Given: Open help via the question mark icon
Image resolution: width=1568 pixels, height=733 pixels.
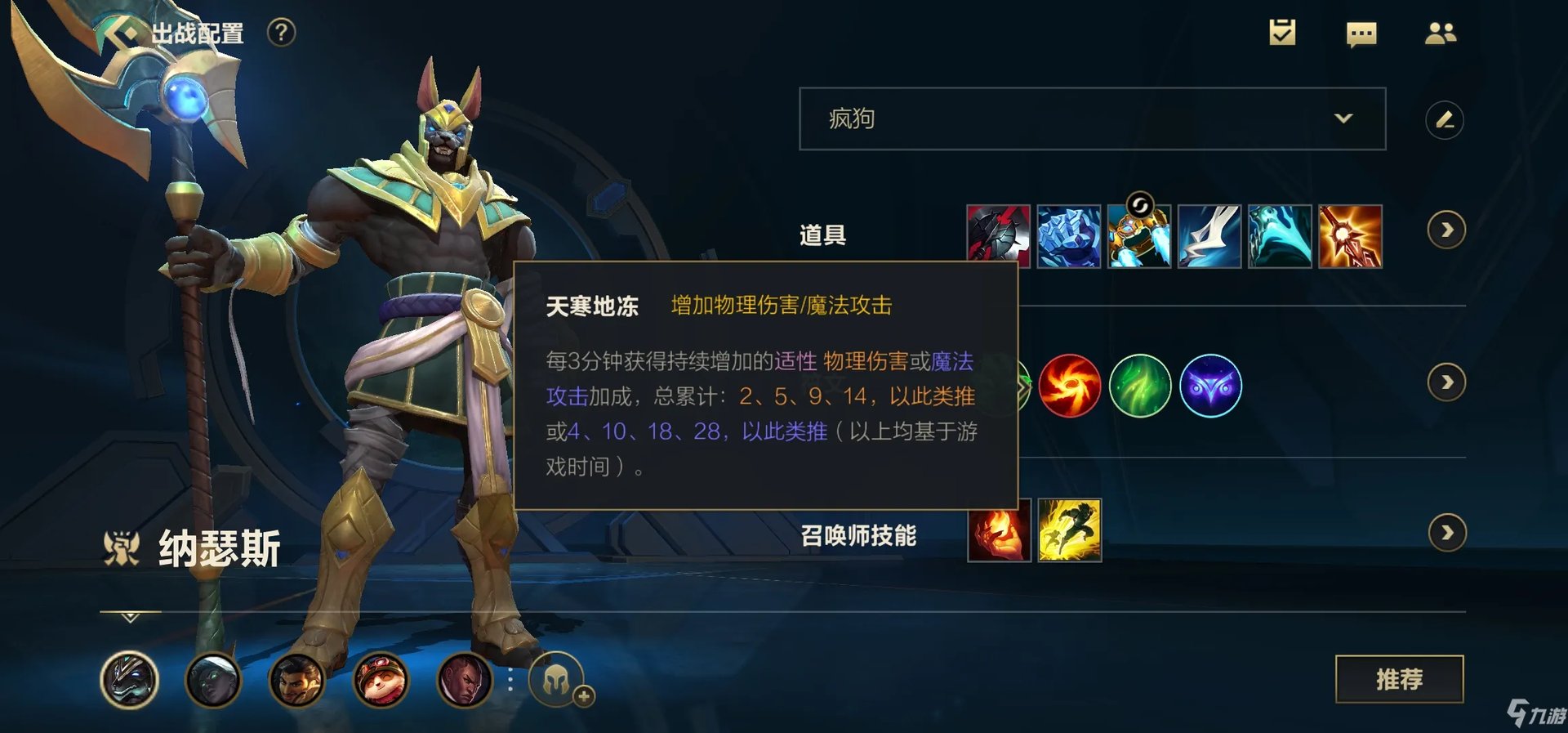Looking at the screenshot, I should pos(281,34).
